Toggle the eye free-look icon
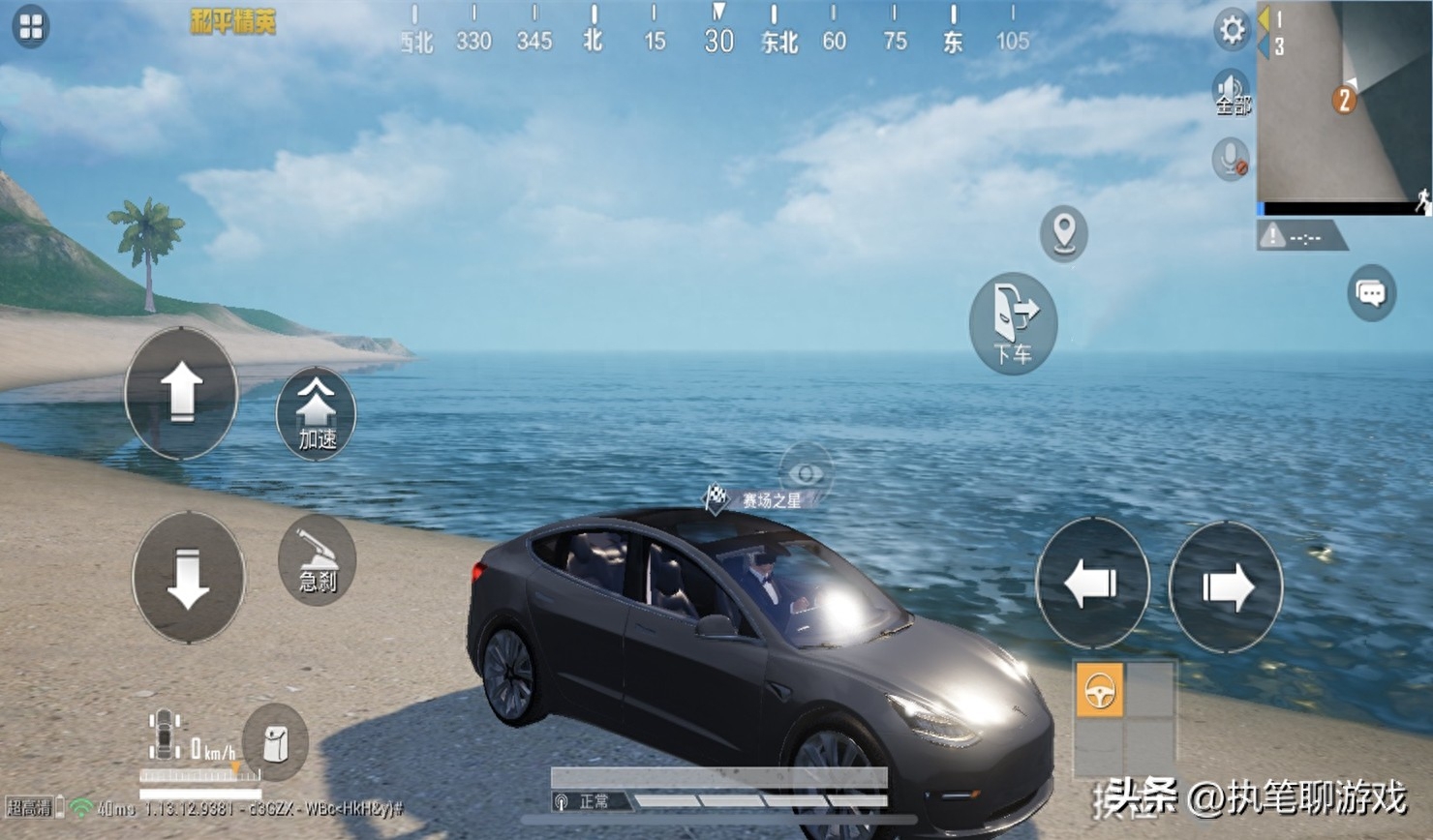1433x840 pixels. [806, 472]
